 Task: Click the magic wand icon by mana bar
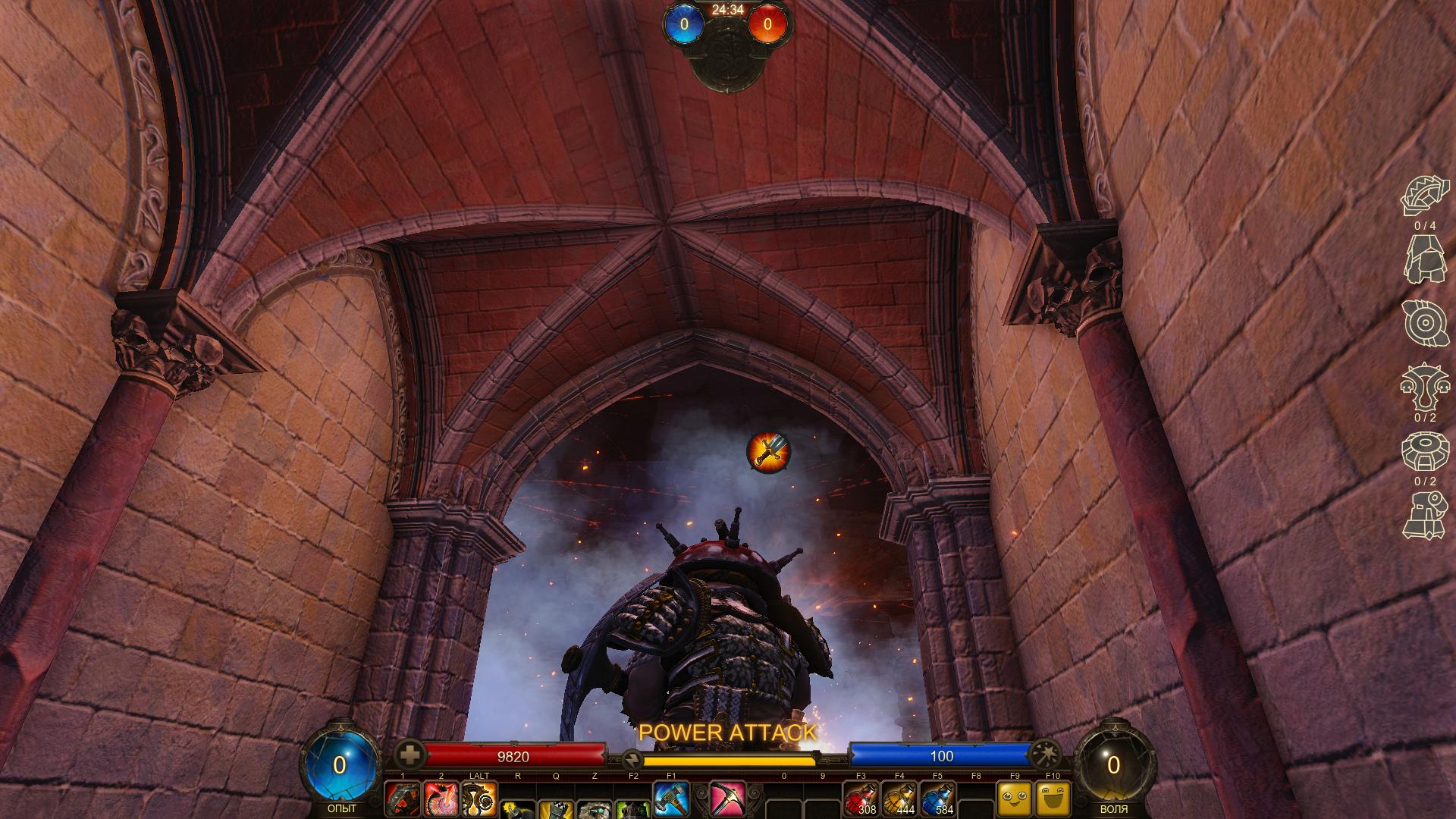(1046, 753)
